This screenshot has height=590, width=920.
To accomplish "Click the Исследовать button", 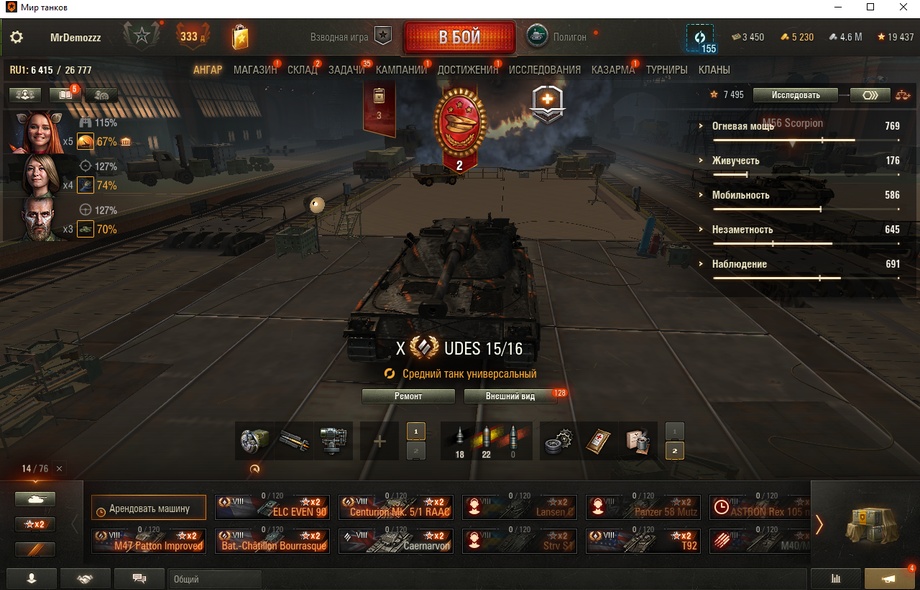I will click(x=795, y=95).
